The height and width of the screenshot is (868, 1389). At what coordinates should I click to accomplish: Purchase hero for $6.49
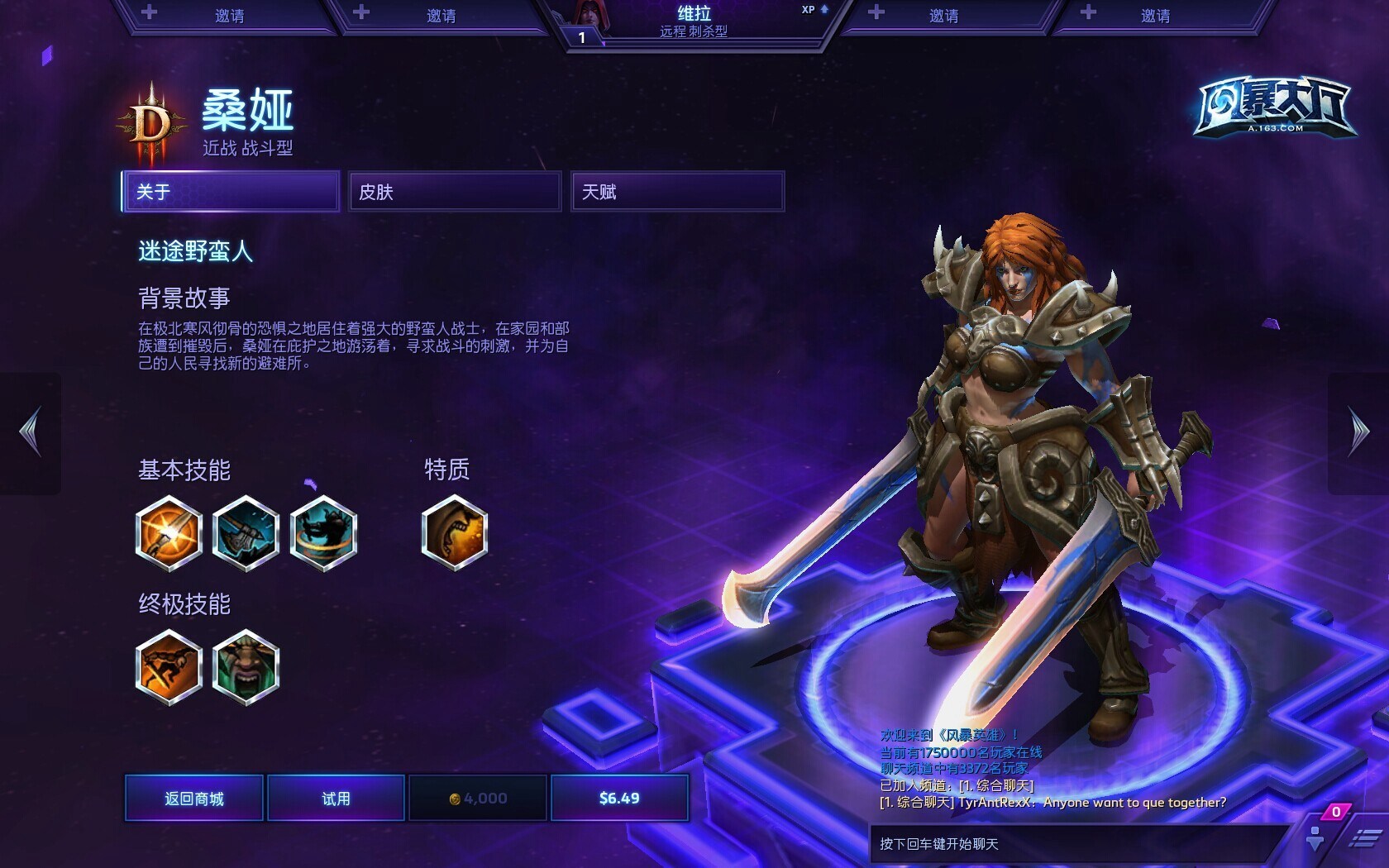pyautogui.click(x=619, y=798)
